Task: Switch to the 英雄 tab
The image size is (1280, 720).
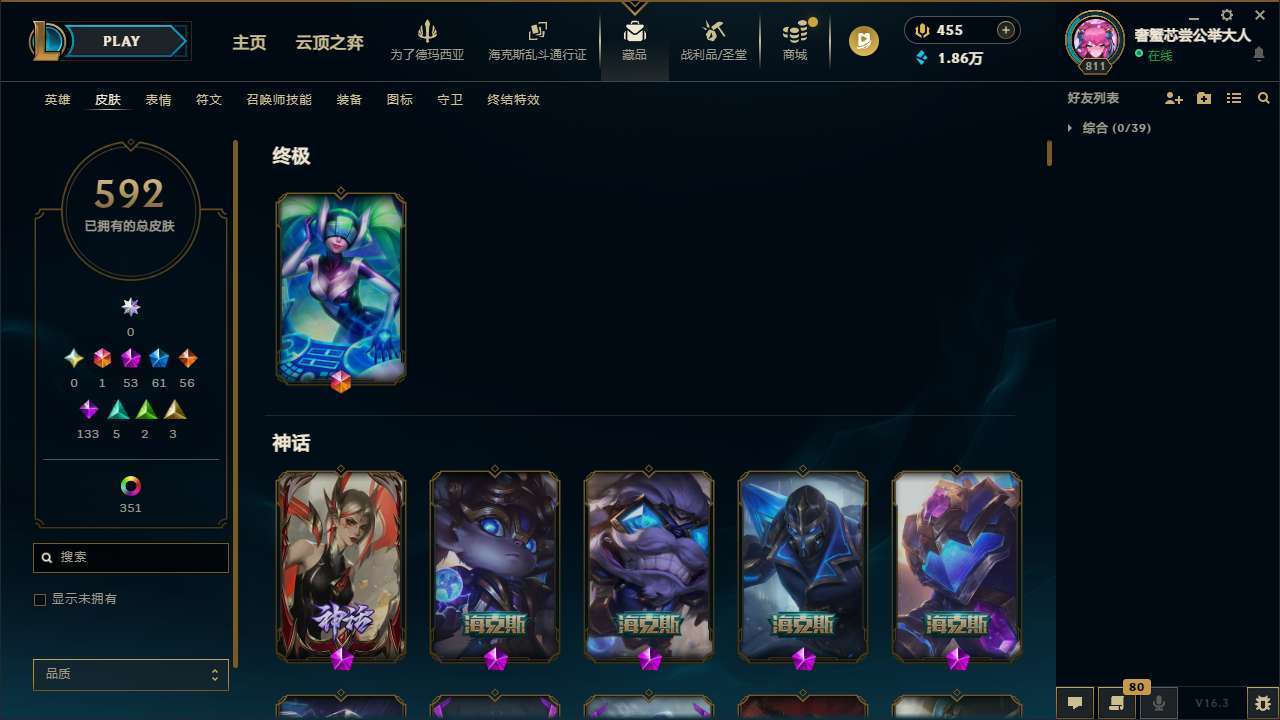Action: coord(57,99)
